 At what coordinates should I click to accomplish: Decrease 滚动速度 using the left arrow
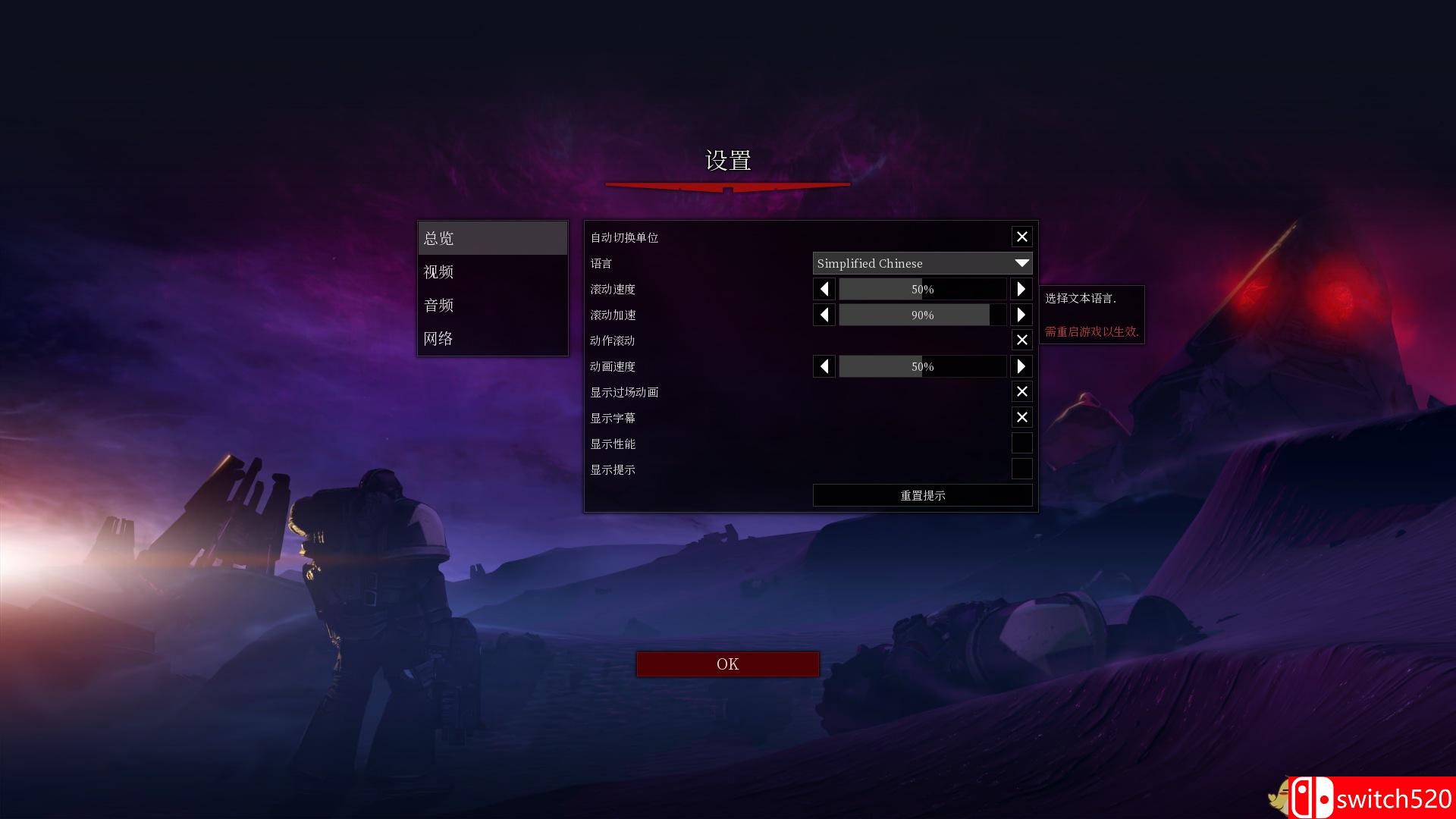point(824,289)
